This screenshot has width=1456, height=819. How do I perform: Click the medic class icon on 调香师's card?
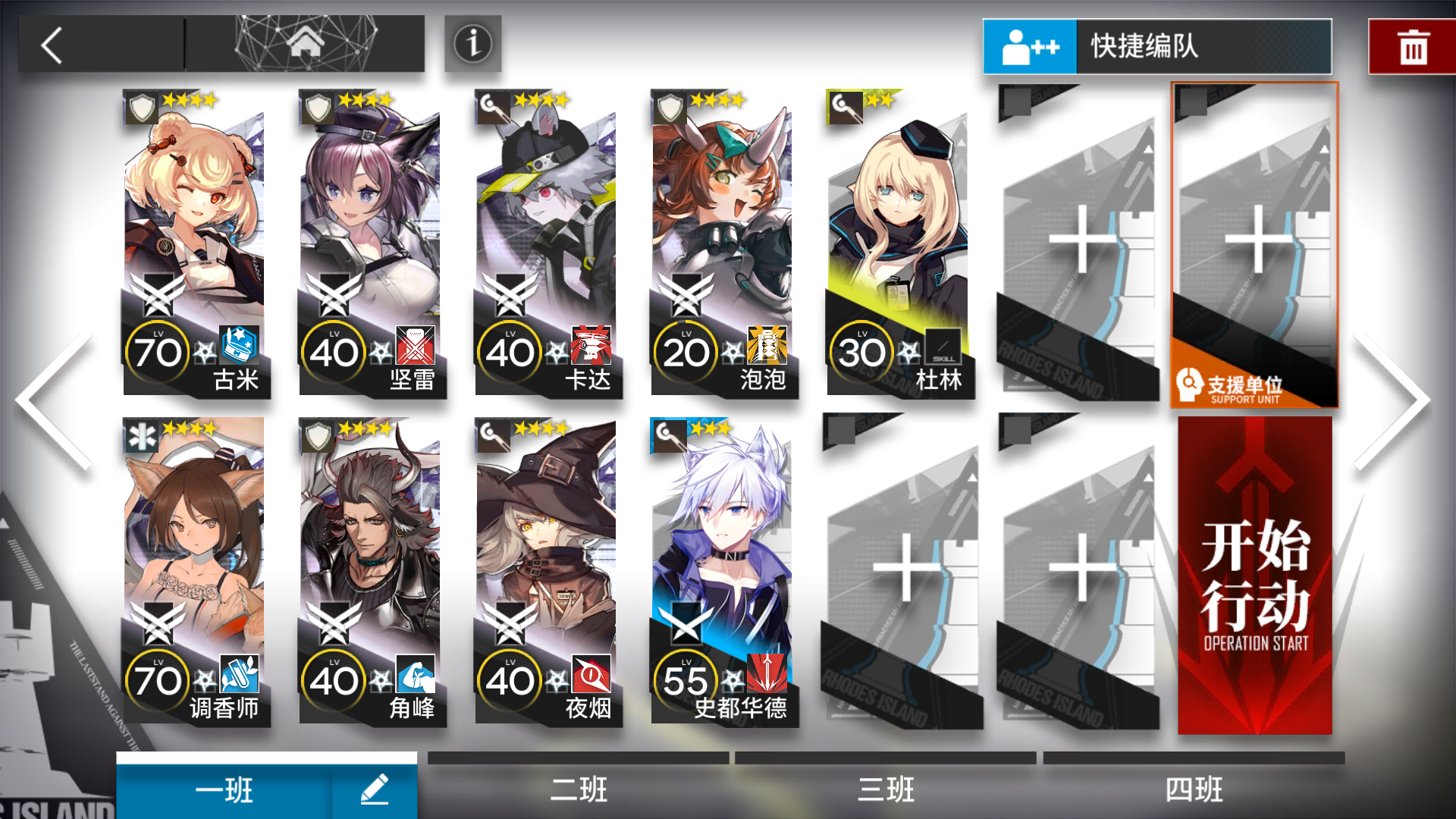tap(140, 436)
